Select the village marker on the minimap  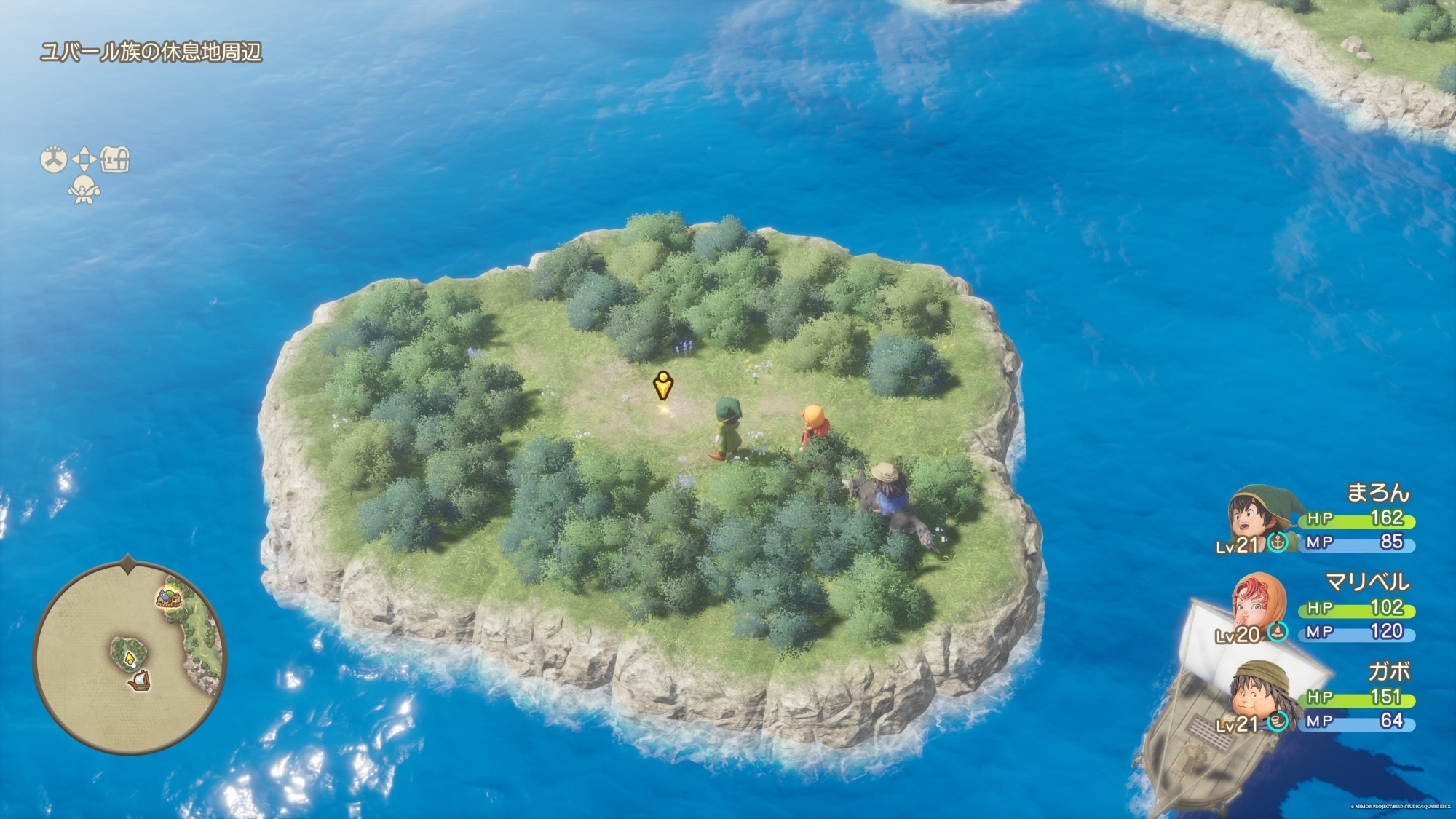click(169, 599)
